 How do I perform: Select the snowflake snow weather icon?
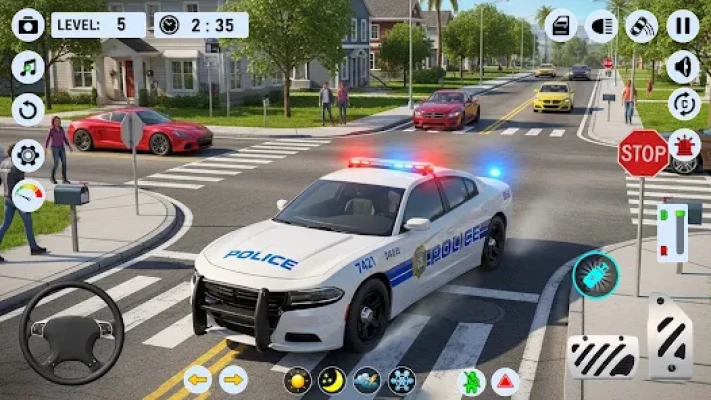401,380
